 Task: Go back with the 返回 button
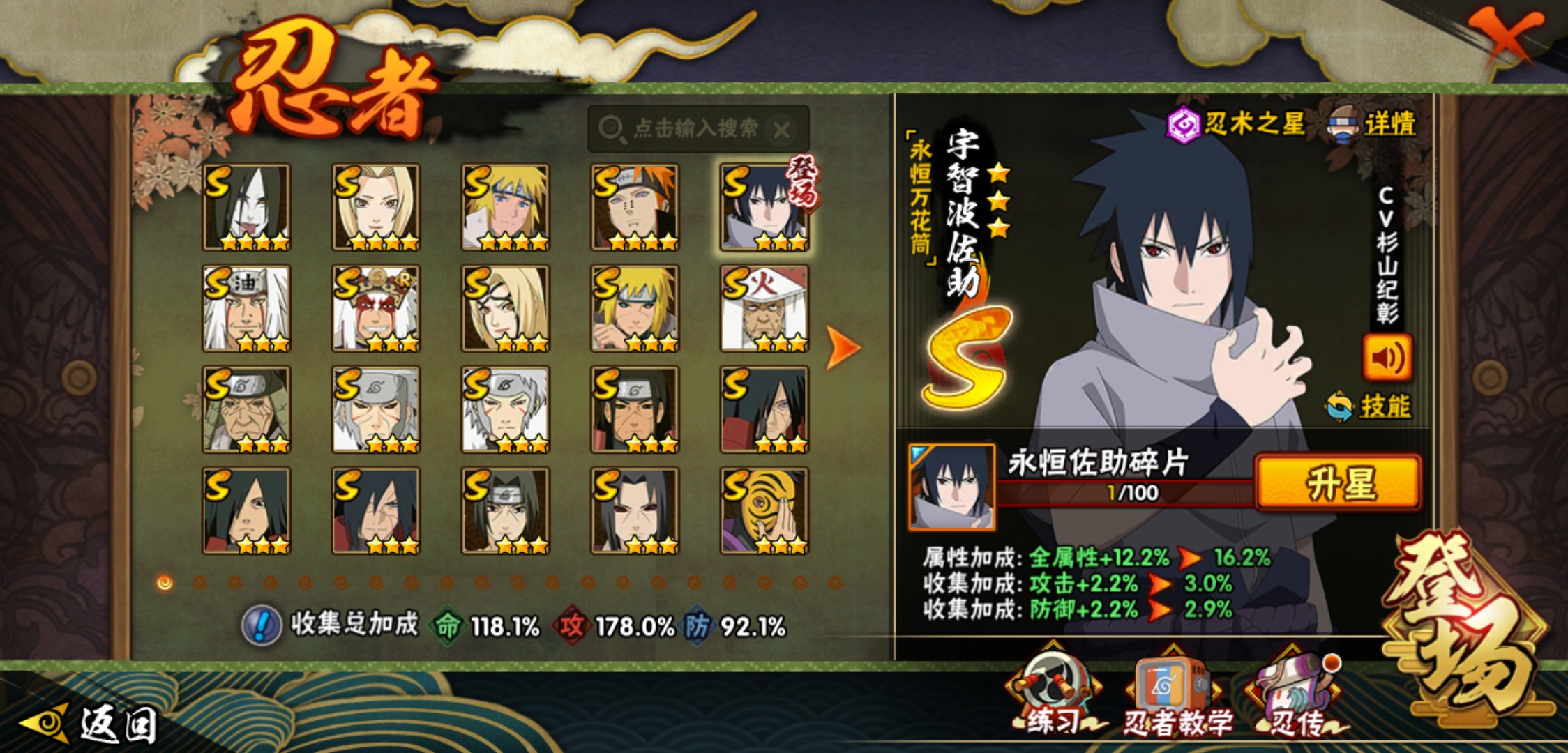point(91,724)
